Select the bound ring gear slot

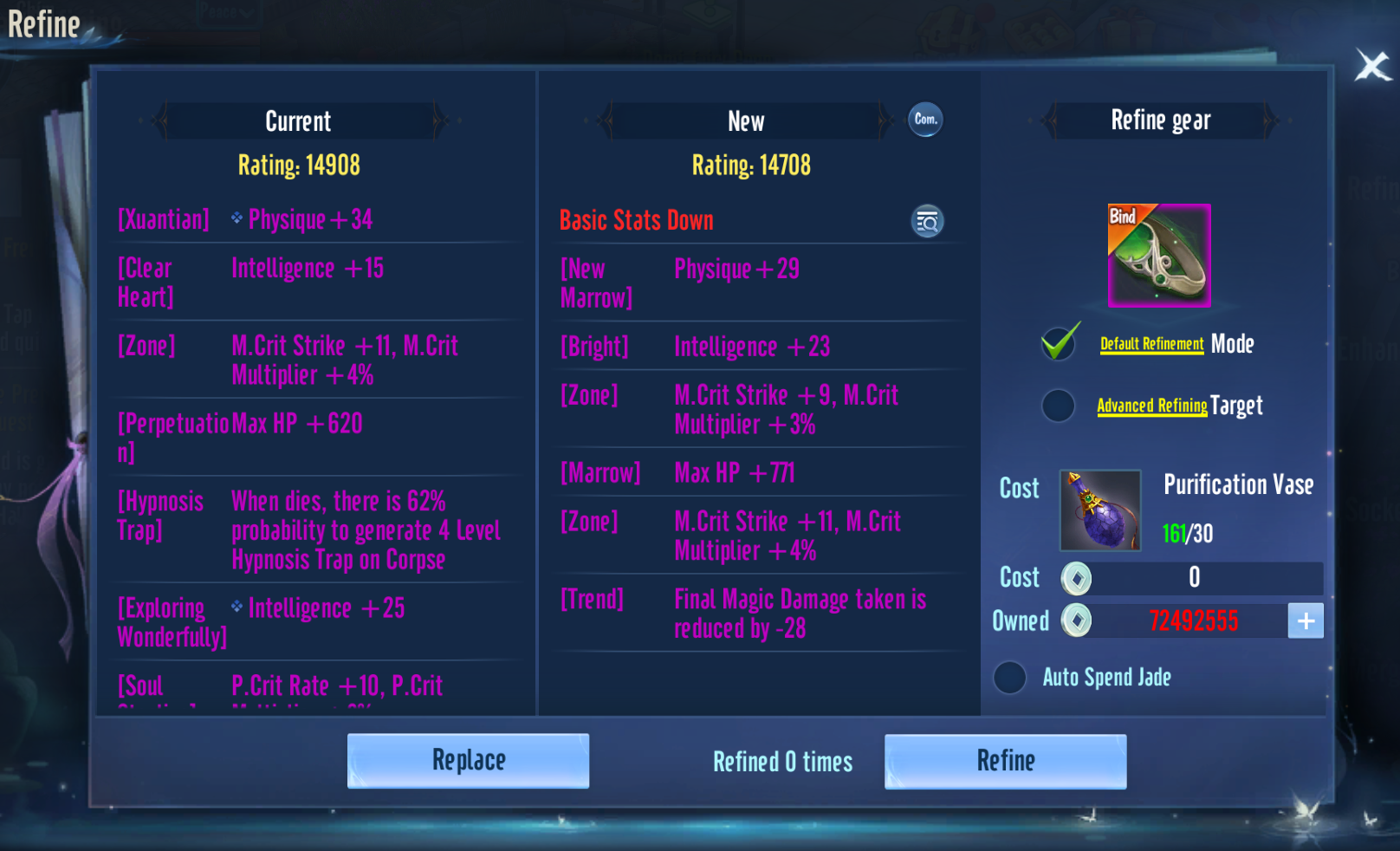(1159, 256)
